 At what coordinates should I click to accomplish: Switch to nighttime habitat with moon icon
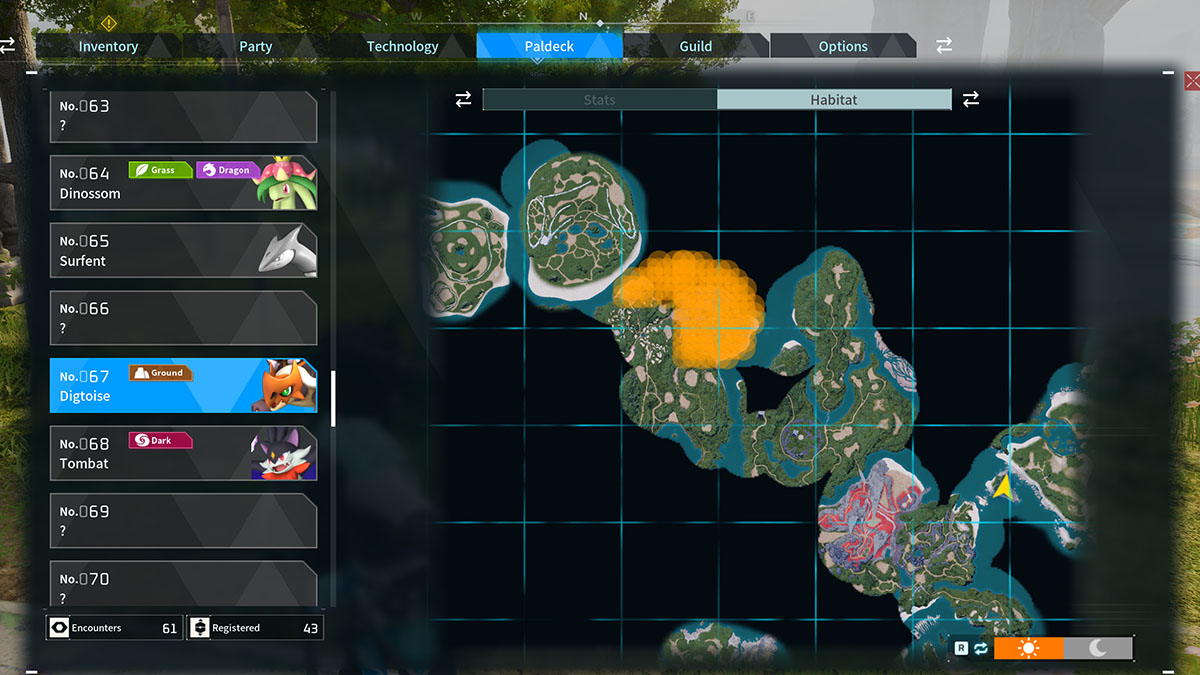click(x=1098, y=648)
